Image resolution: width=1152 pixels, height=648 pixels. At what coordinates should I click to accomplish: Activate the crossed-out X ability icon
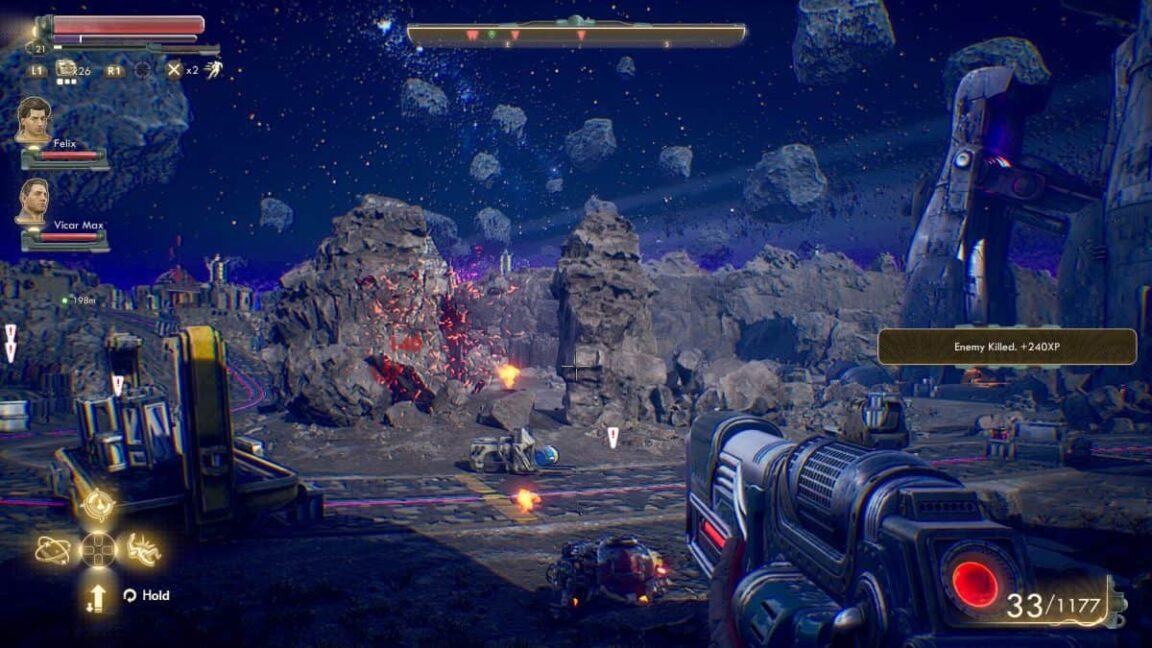174,70
